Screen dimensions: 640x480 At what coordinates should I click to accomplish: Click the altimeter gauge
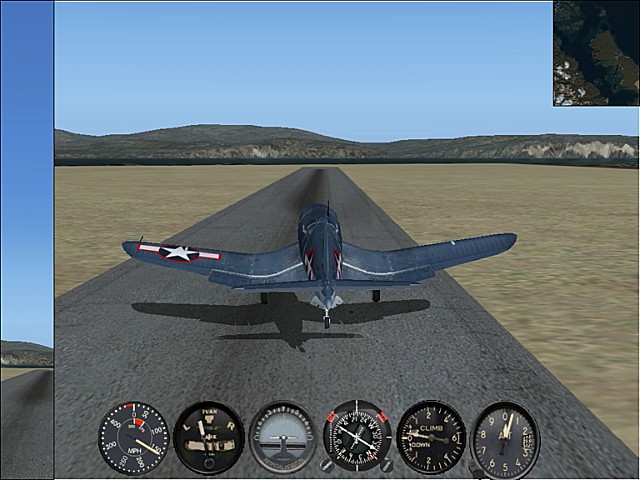505,438
